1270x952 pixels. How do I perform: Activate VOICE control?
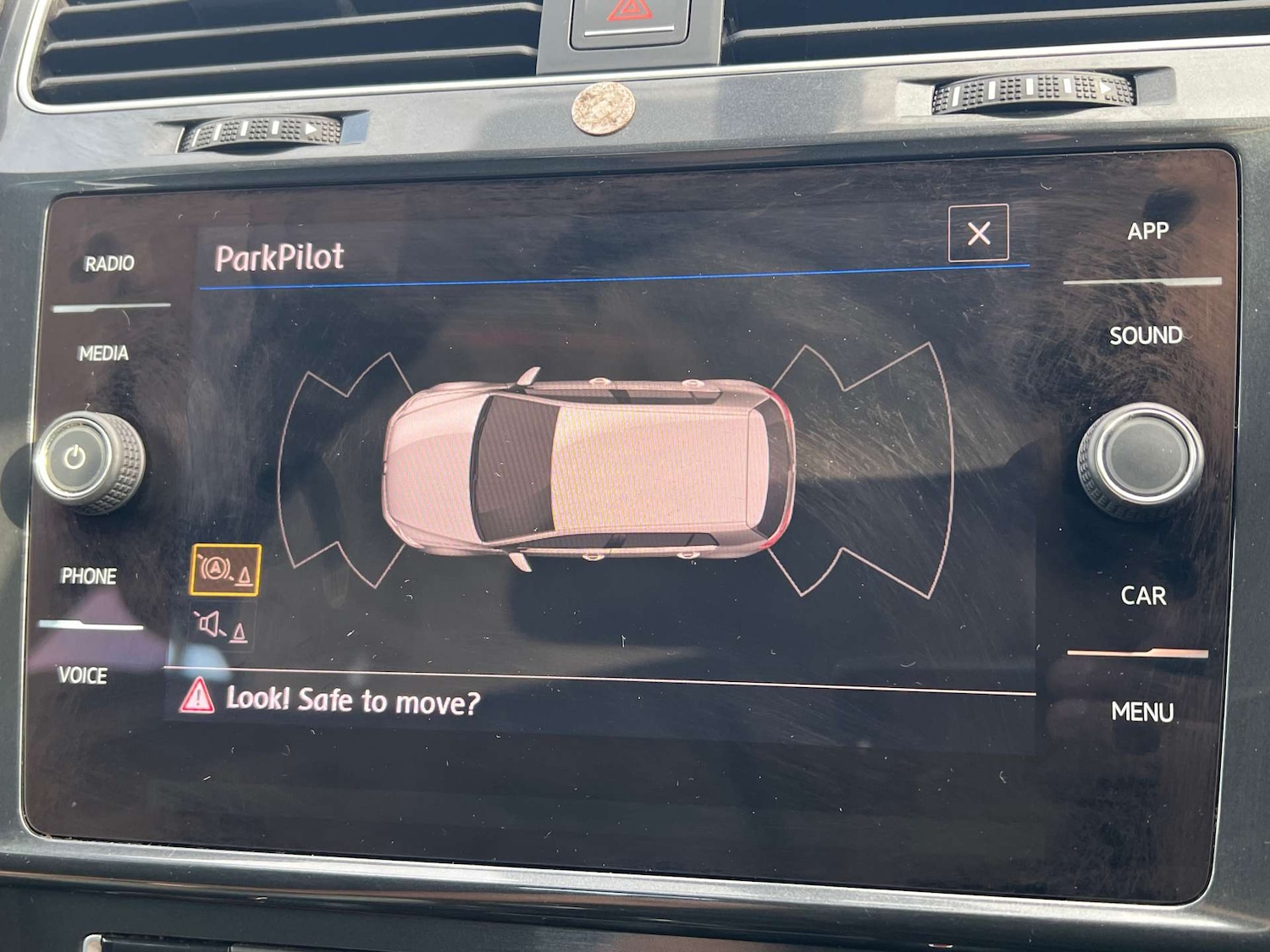(x=83, y=675)
